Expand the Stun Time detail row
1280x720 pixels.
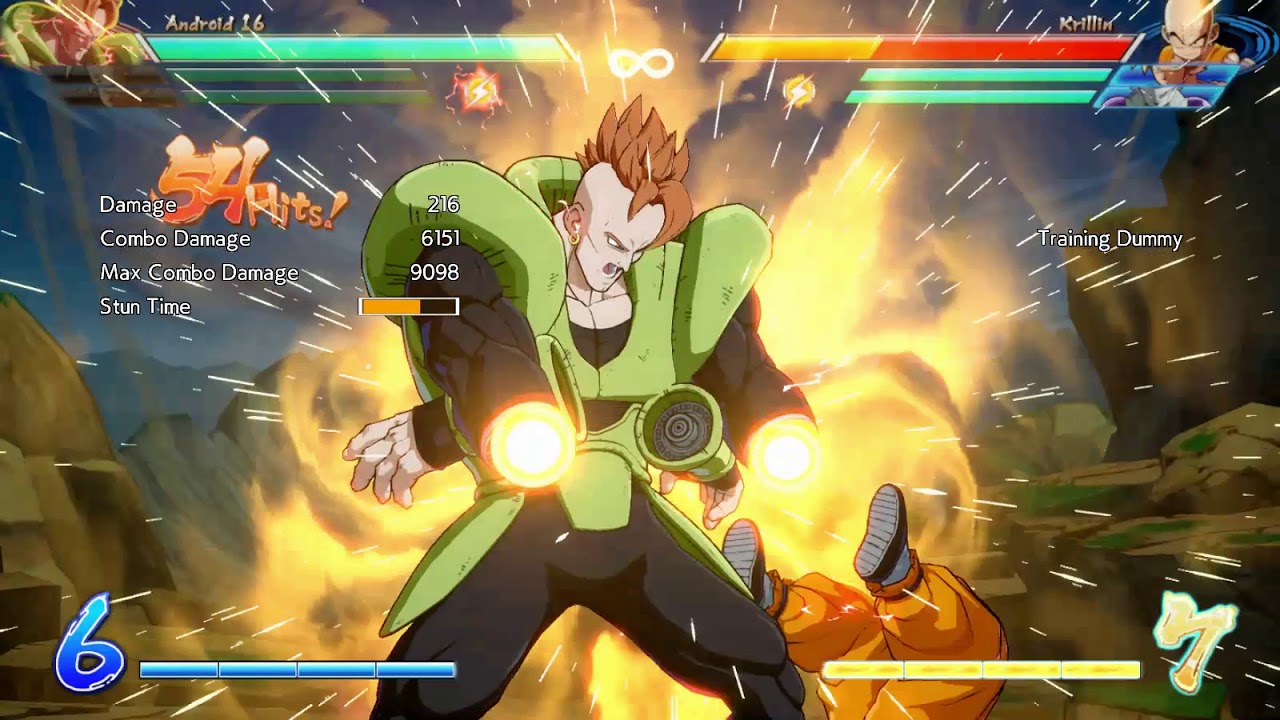[145, 307]
